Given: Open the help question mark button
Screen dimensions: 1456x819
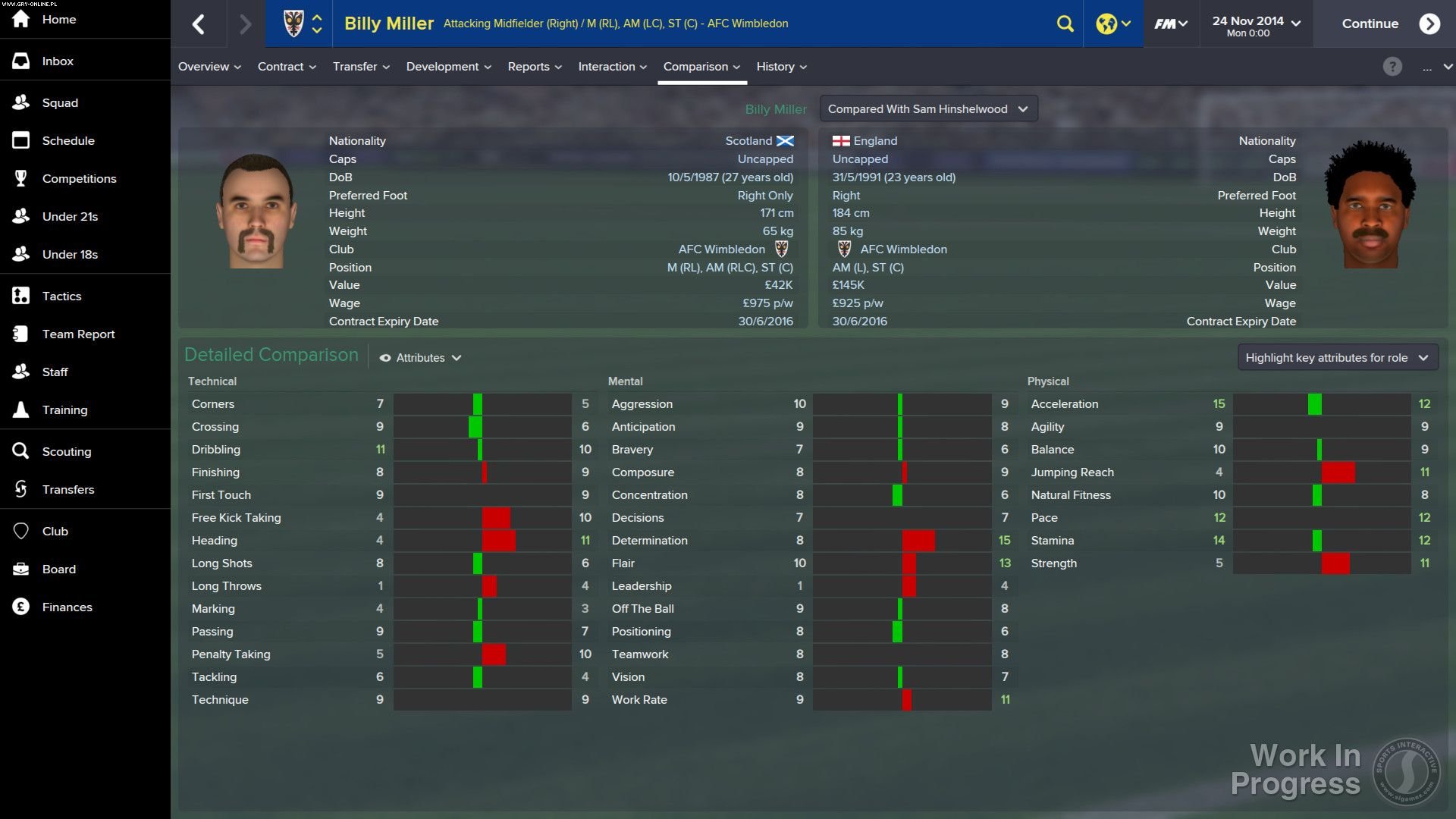Looking at the screenshot, I should point(1392,67).
